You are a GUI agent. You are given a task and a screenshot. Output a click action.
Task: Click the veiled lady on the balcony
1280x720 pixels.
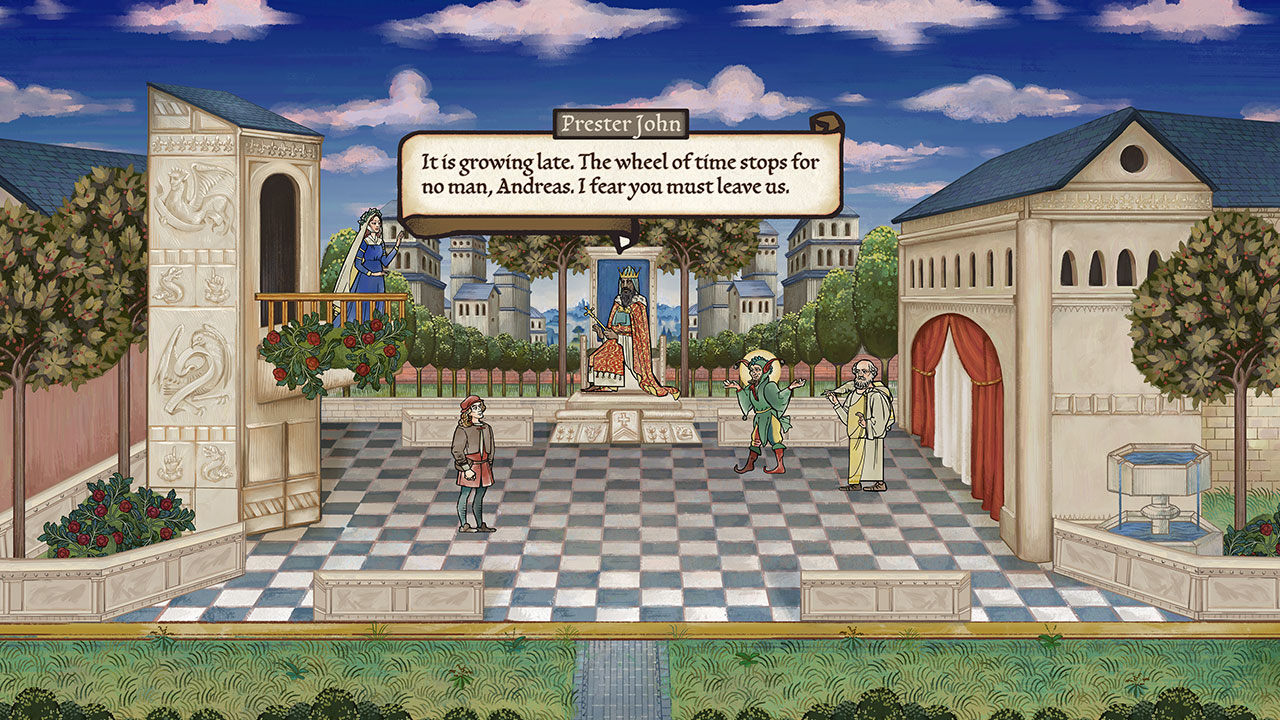coord(374,250)
